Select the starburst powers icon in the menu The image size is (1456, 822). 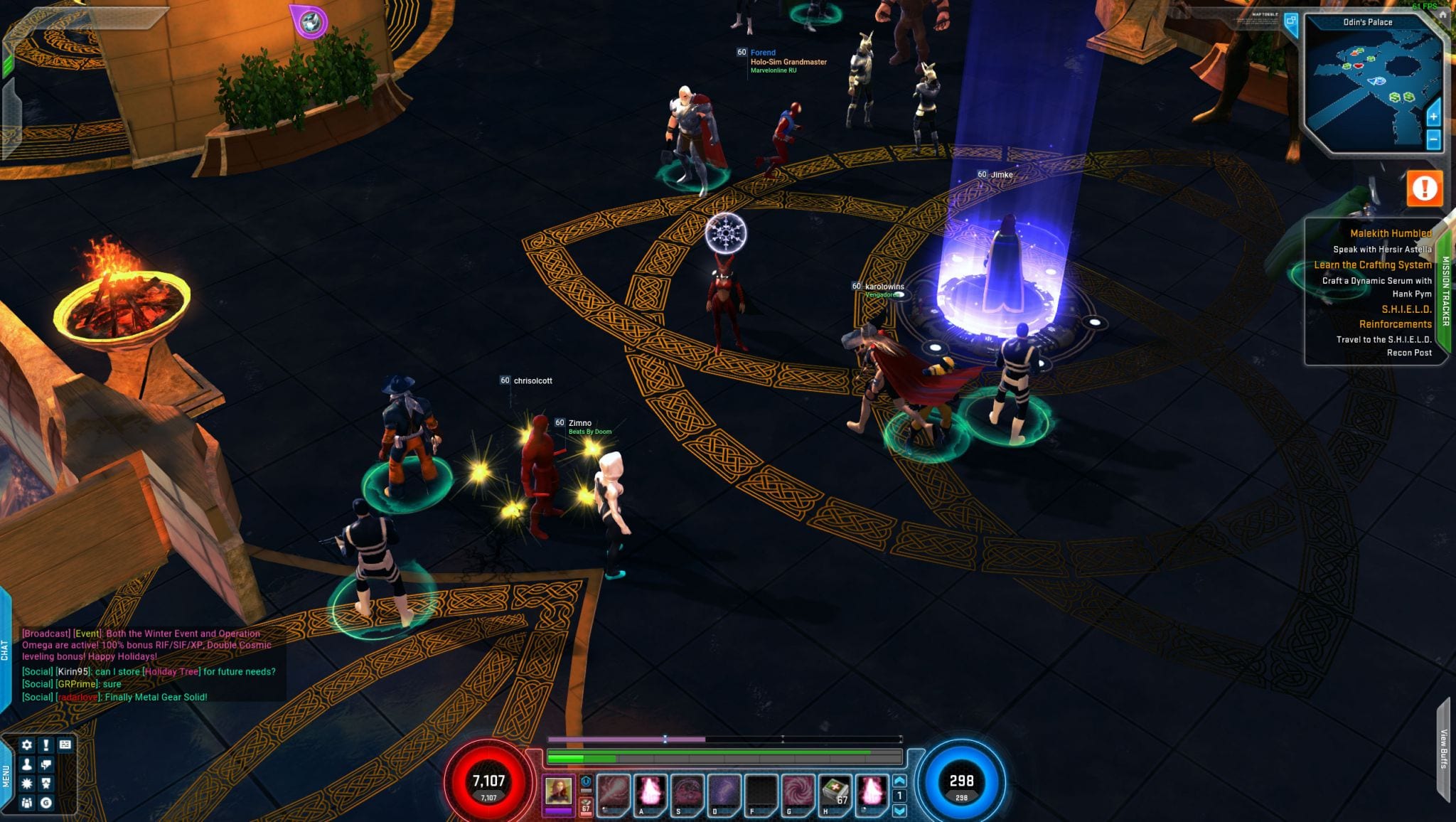(x=27, y=784)
